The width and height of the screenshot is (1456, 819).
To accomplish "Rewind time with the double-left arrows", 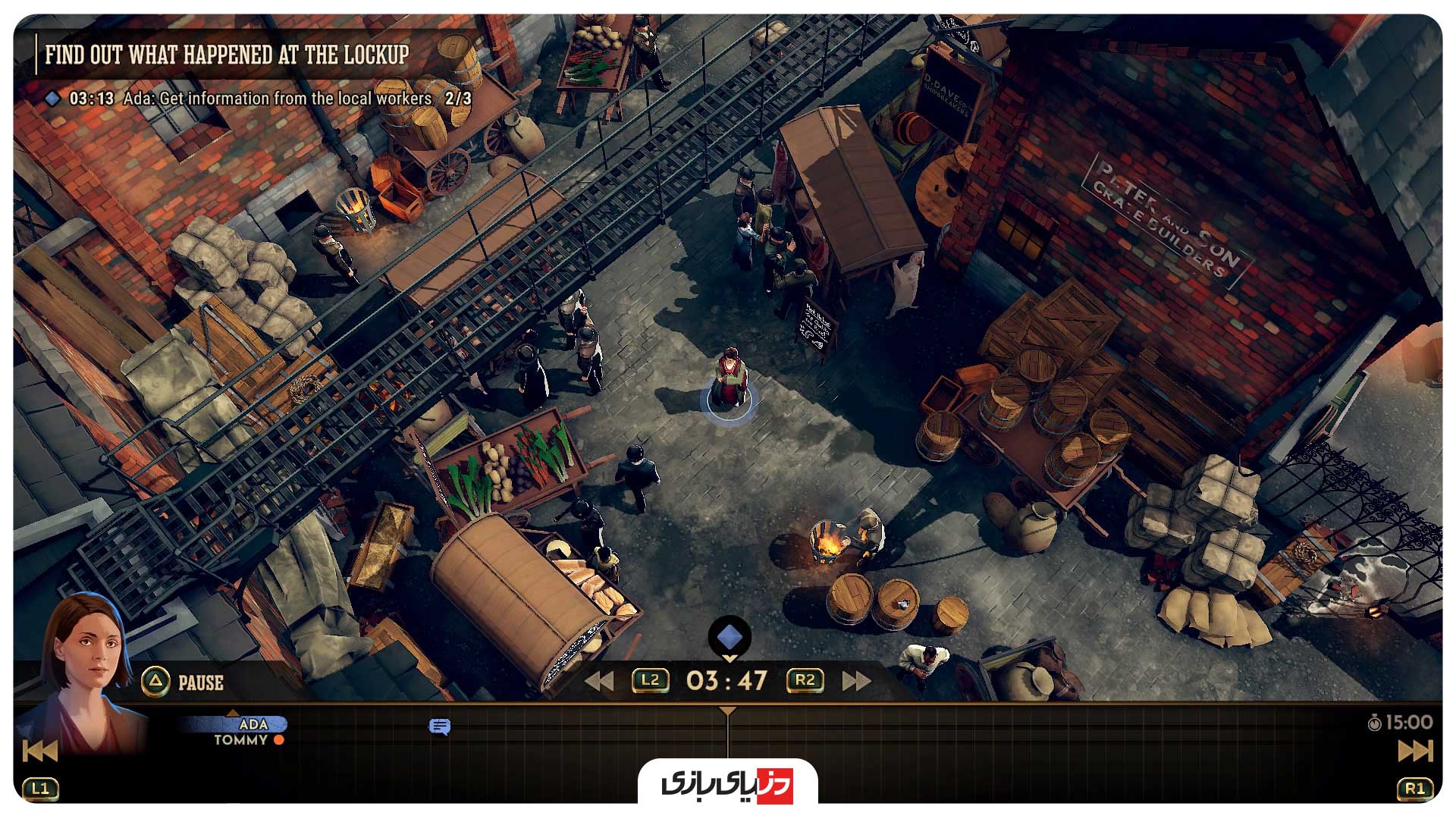I will (x=599, y=681).
